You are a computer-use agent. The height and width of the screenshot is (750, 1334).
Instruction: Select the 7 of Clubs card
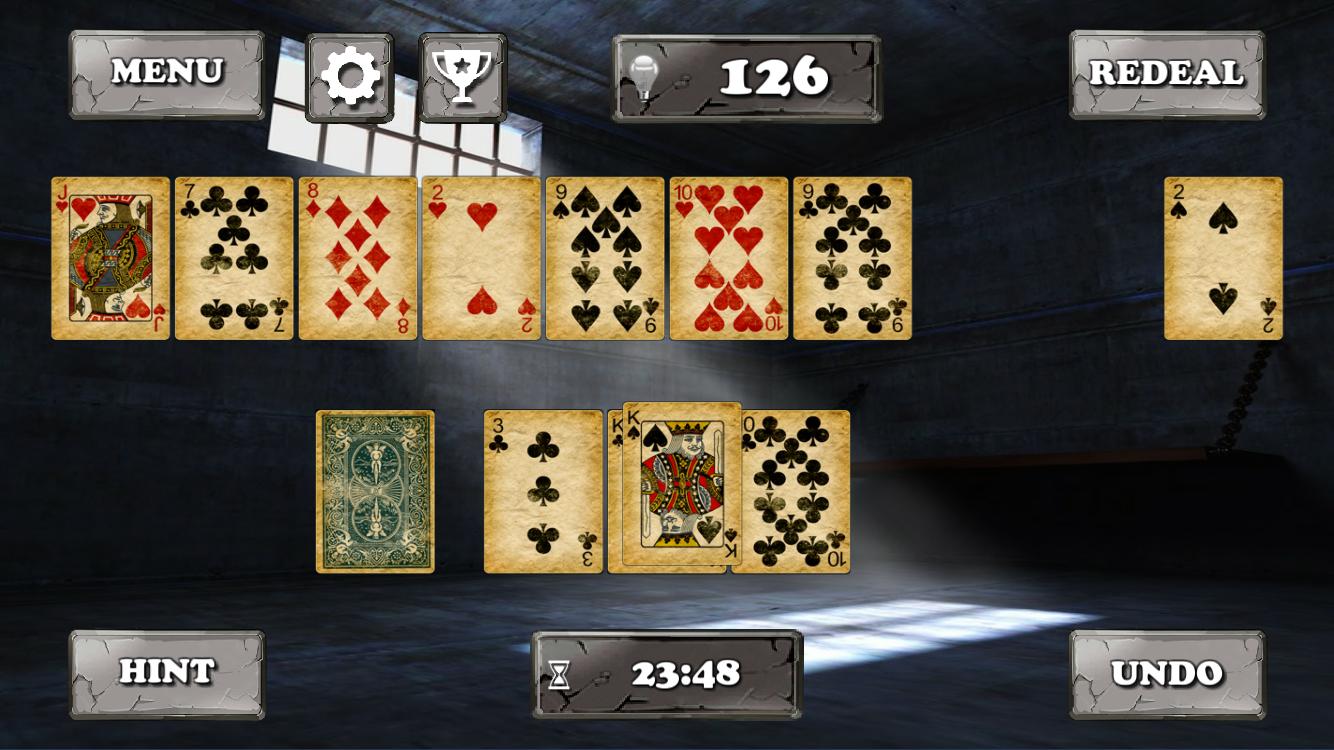click(233, 258)
